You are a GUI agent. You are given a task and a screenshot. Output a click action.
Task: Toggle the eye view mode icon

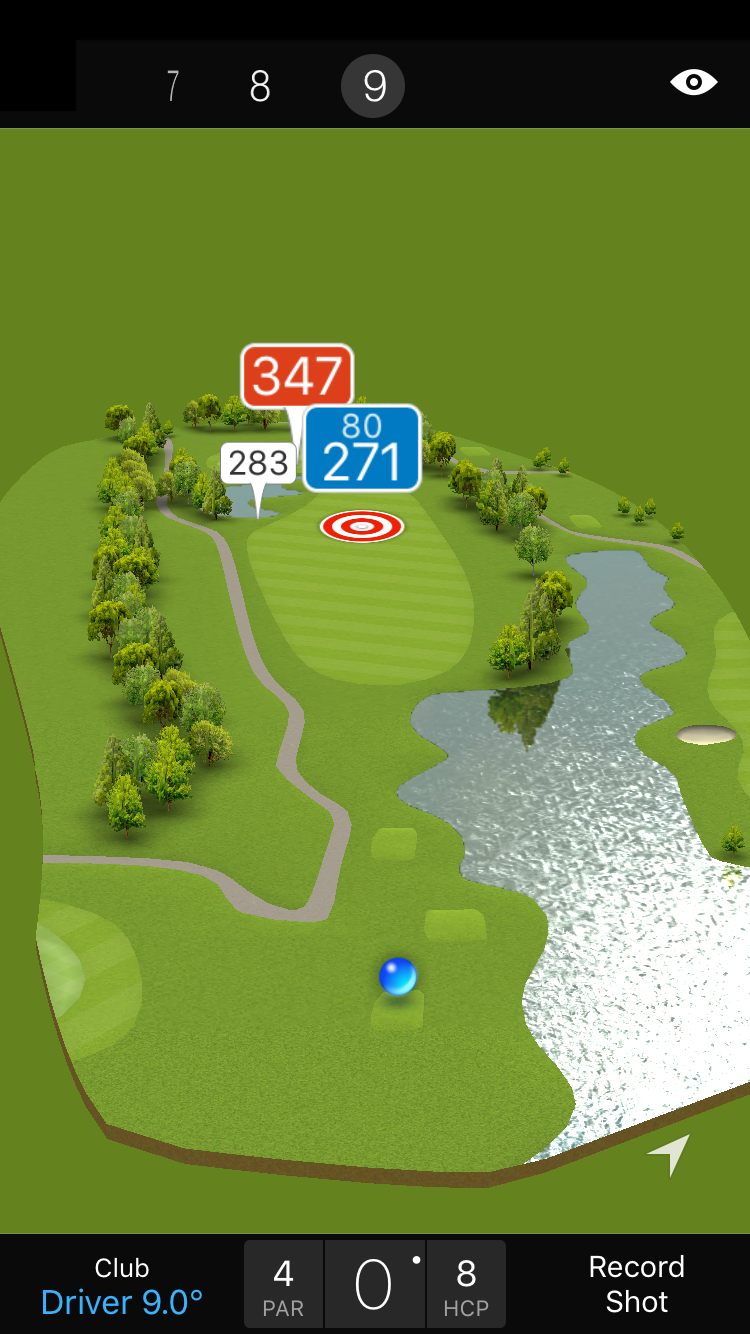point(693,83)
